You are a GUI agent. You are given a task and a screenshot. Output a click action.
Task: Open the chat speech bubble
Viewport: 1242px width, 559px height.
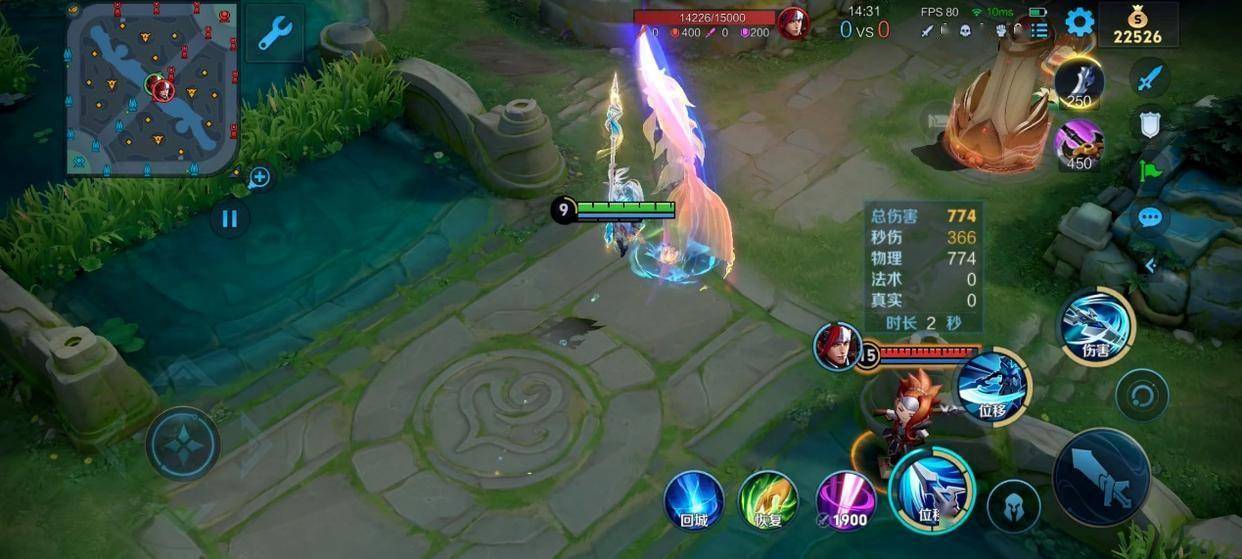(x=1150, y=217)
